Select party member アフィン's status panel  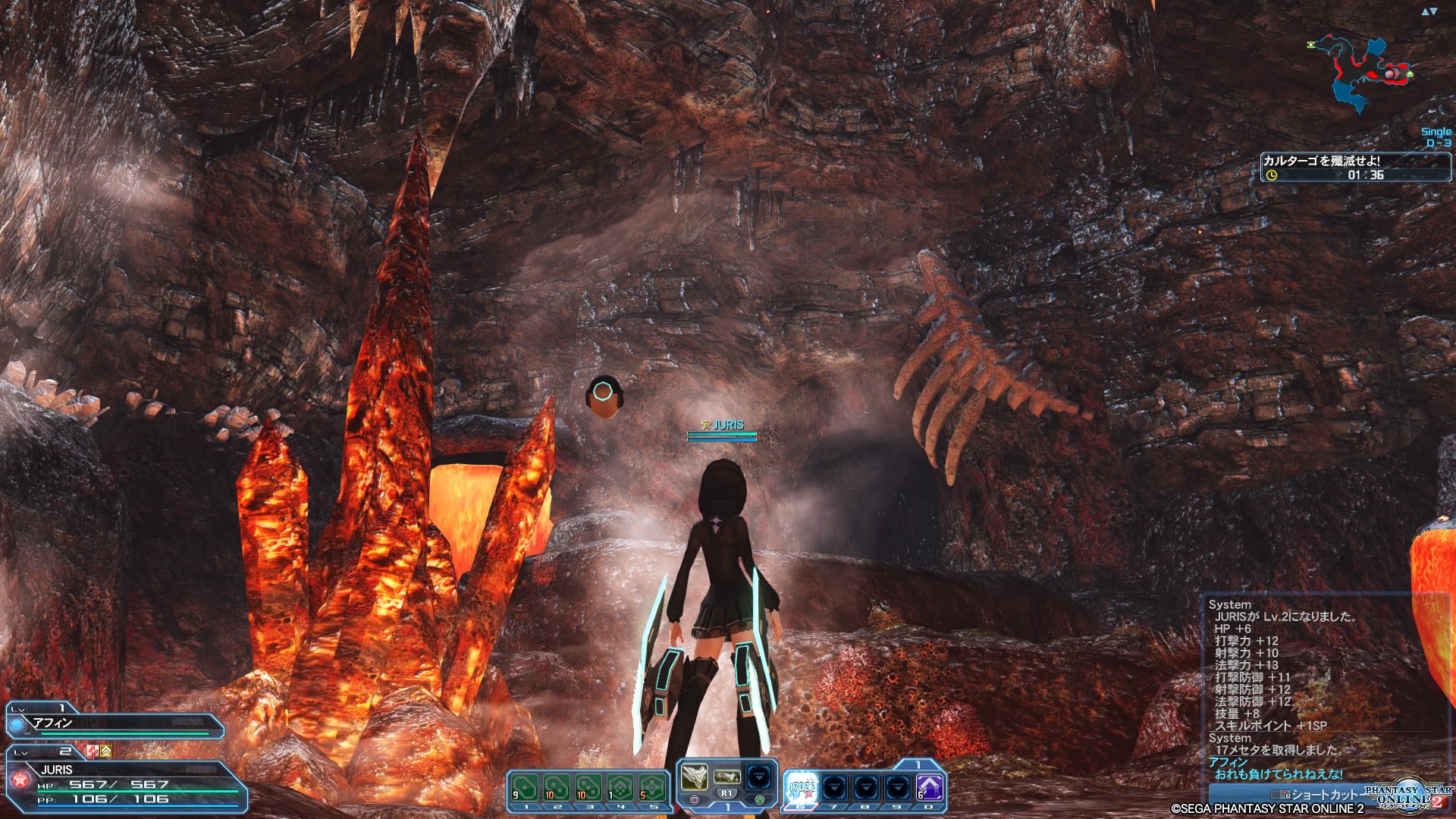(115, 725)
